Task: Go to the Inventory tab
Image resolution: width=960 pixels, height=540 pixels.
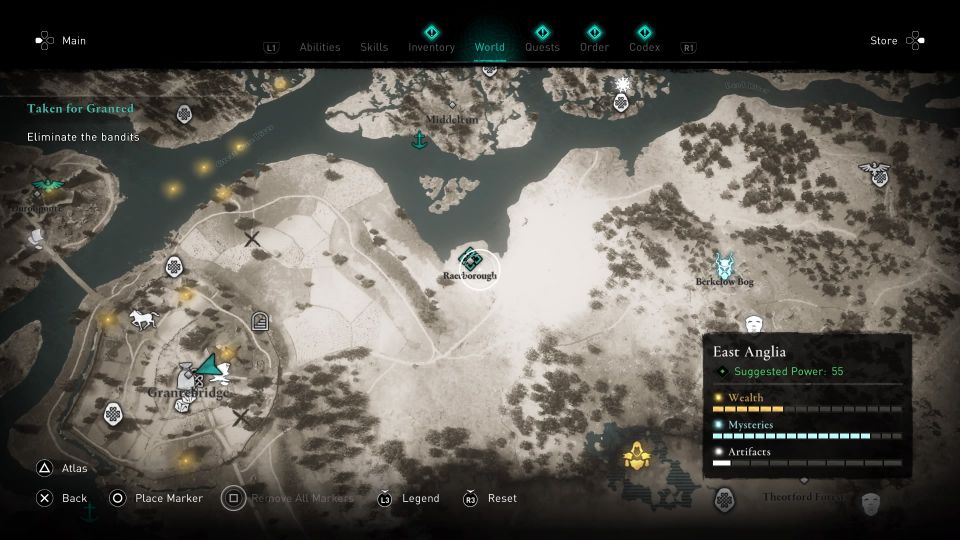Action: click(x=431, y=47)
